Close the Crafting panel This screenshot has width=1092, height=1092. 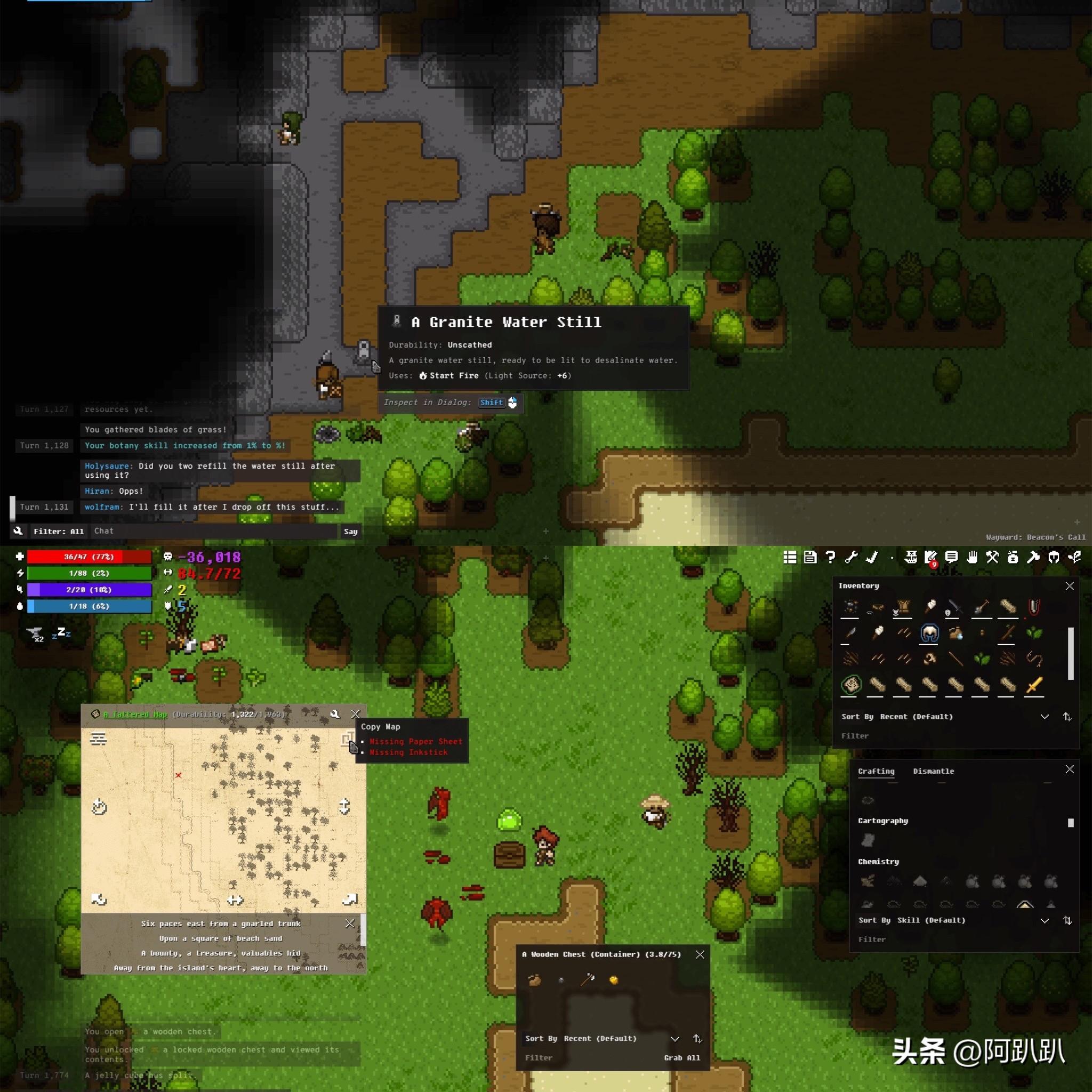[x=1069, y=769]
